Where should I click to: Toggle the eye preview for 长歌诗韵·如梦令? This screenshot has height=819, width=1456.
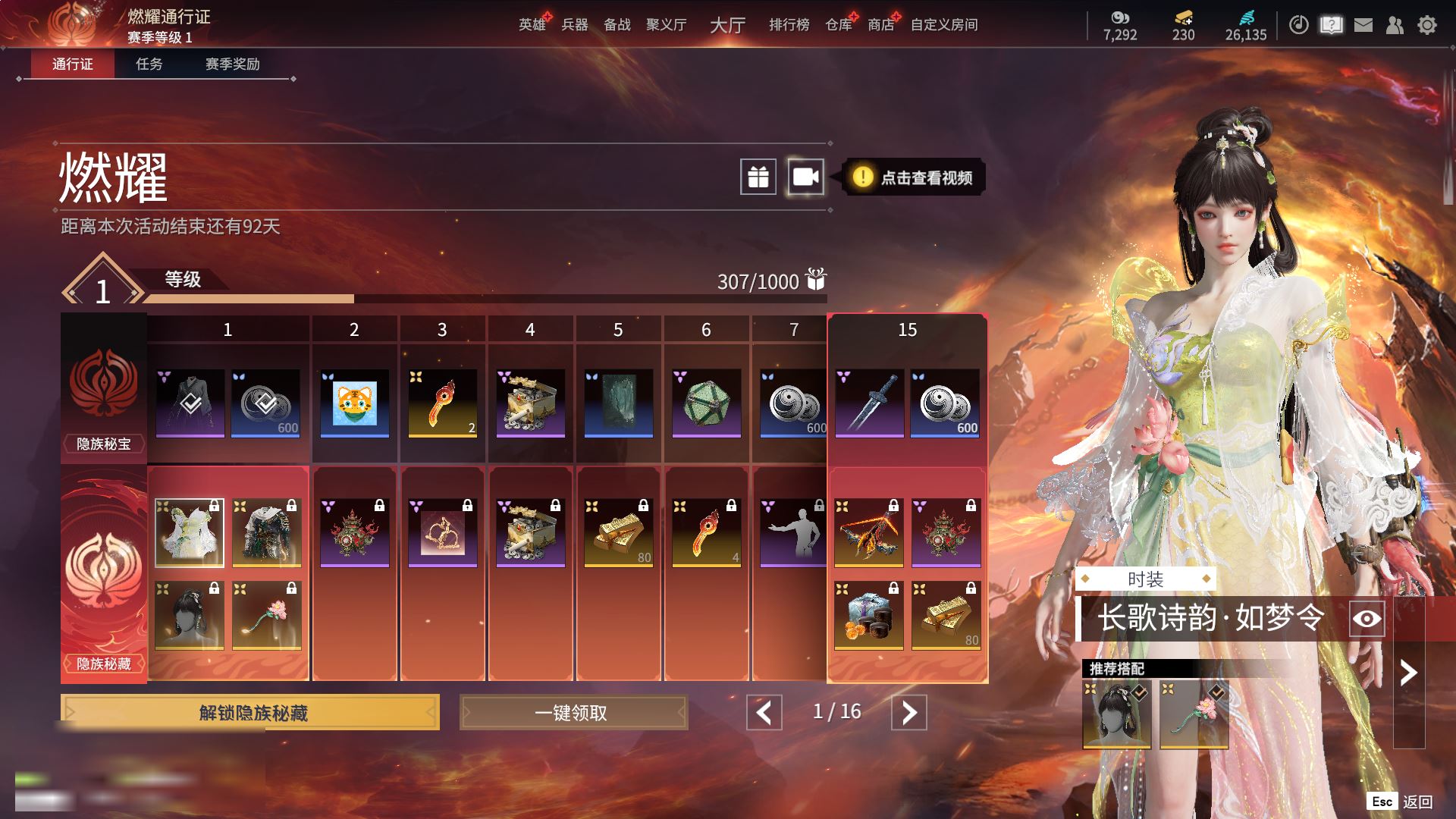click(x=1367, y=619)
